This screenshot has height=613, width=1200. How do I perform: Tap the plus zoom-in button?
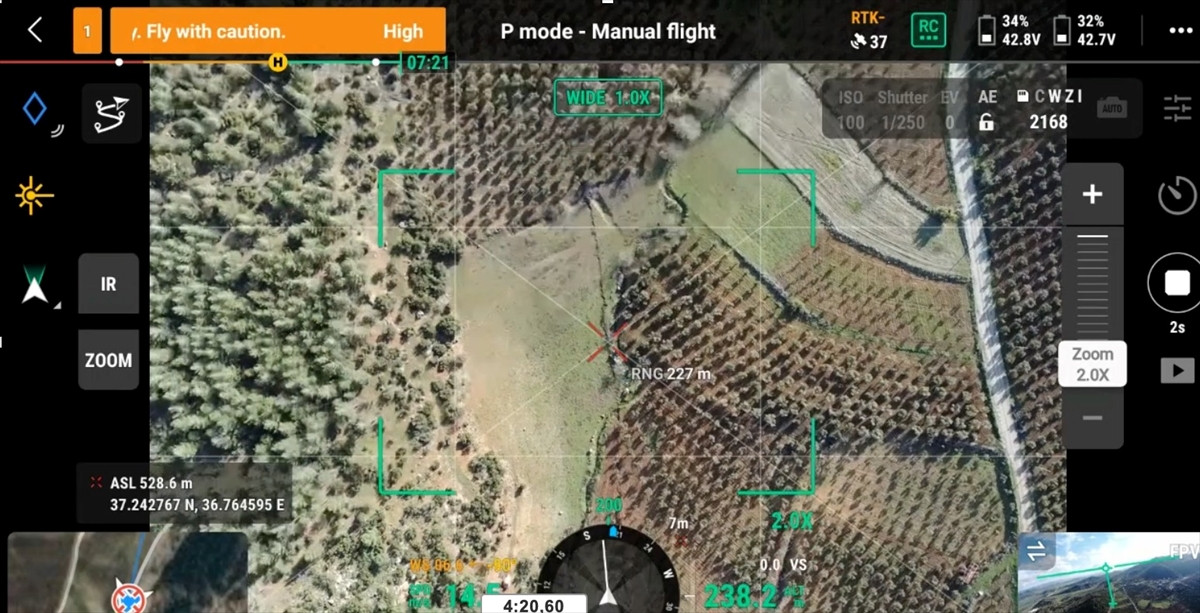[1092, 194]
